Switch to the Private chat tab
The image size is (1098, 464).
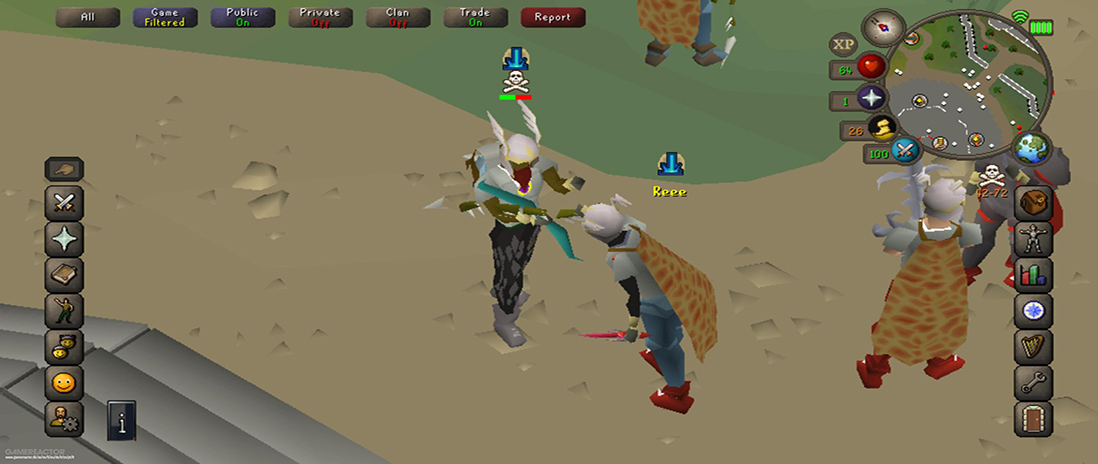click(x=320, y=17)
